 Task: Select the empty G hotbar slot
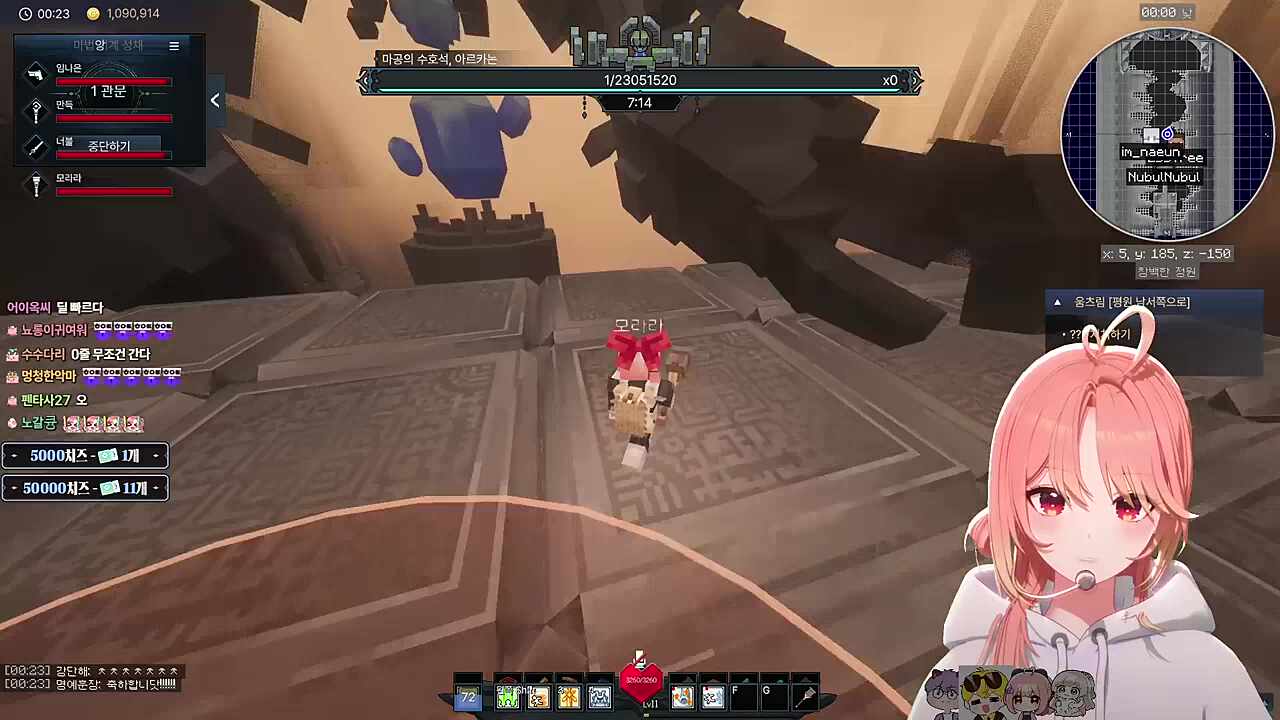pyautogui.click(x=774, y=697)
